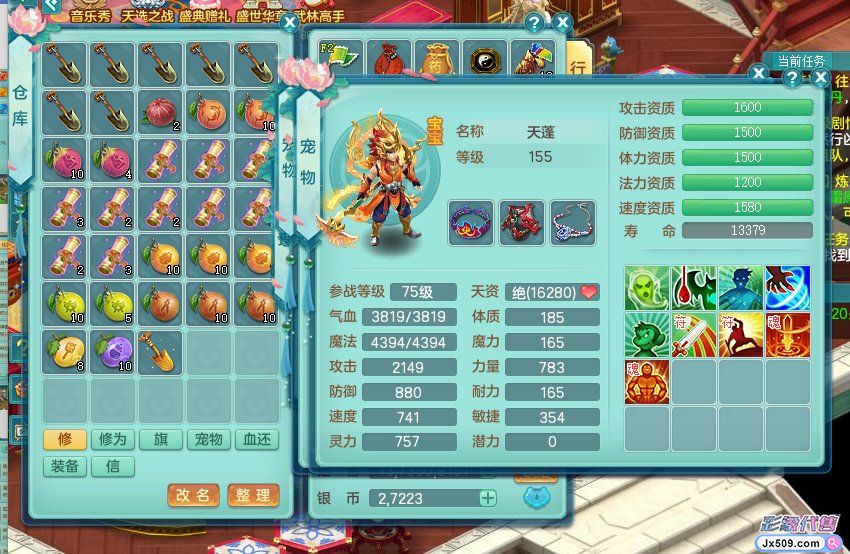
Task: Switch to the 装备 storage page
Action: [x=64, y=466]
